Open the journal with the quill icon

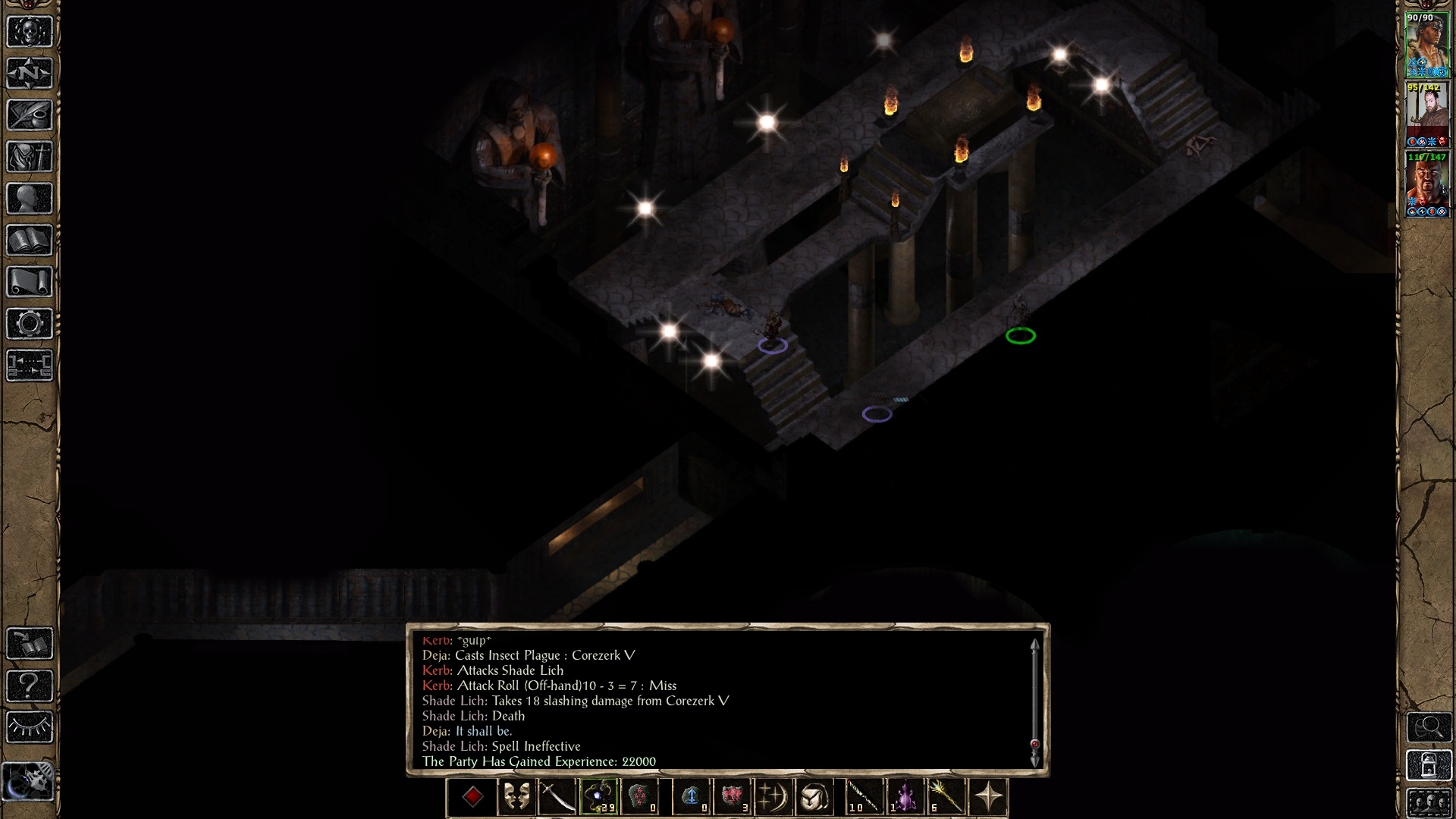30,115
